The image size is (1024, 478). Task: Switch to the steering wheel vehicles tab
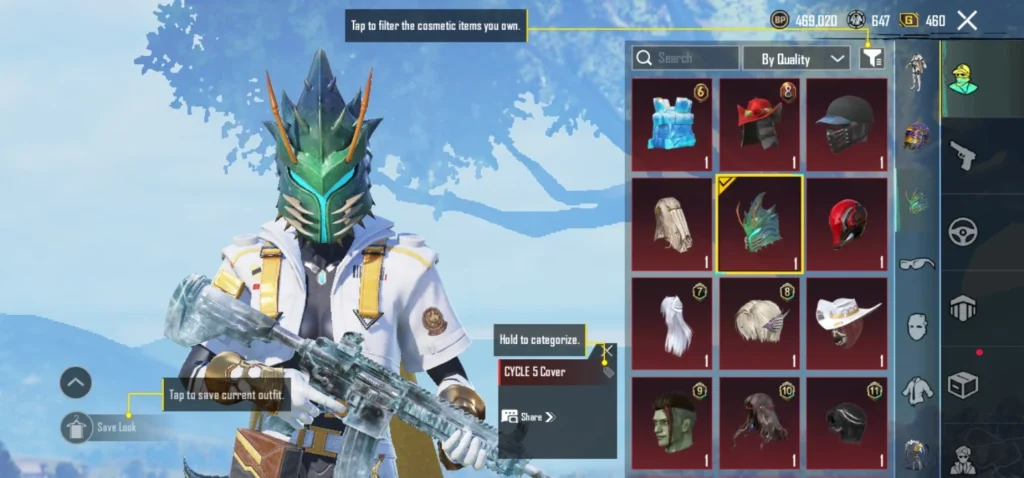(963, 232)
